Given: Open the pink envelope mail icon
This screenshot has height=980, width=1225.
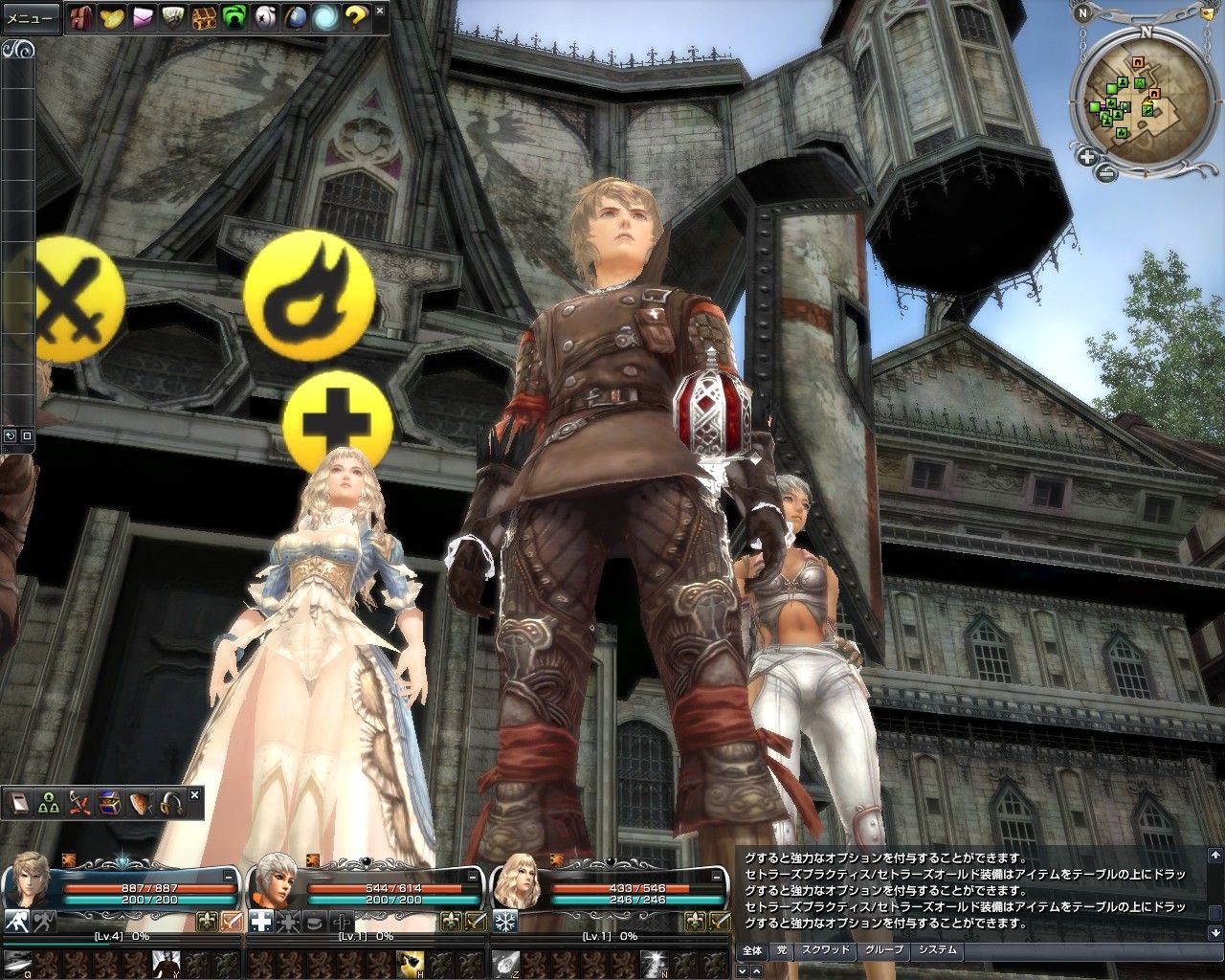Looking at the screenshot, I should (143, 17).
